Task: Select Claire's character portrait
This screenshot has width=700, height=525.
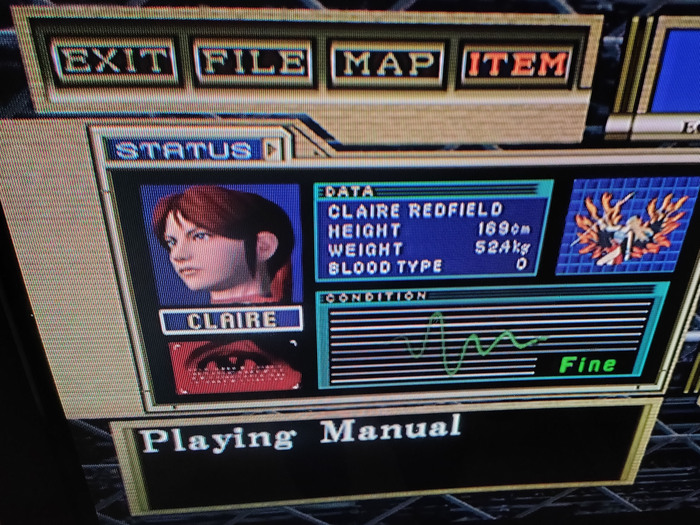Action: [222, 243]
